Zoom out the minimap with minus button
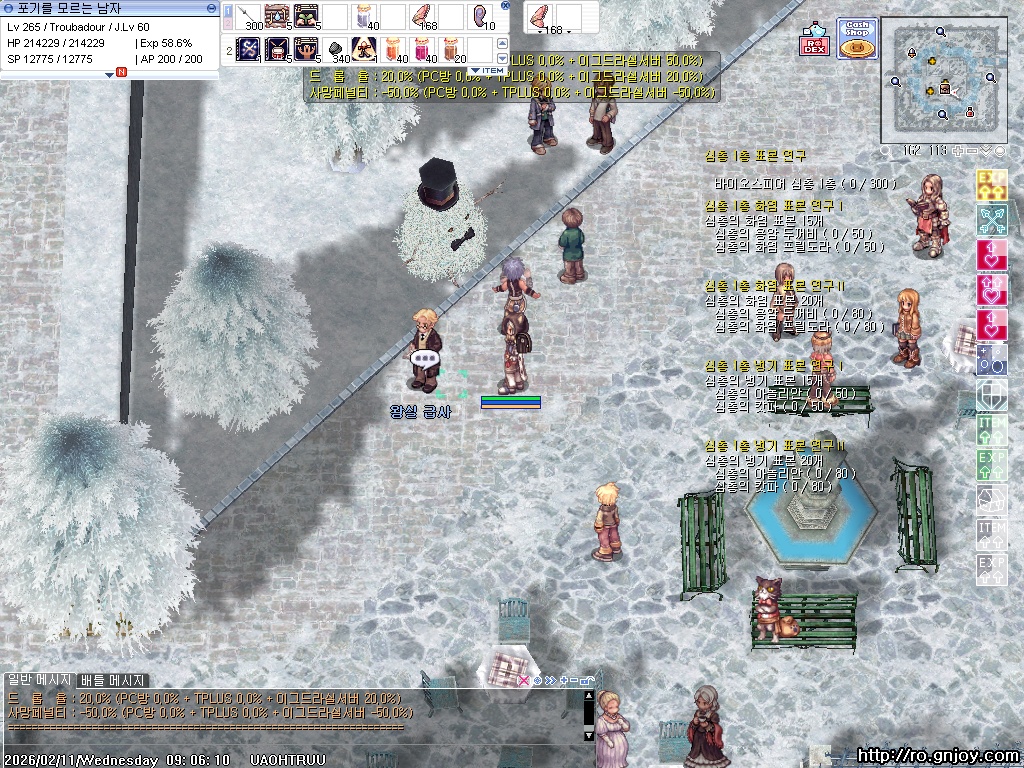Screen dimensions: 1024x768 pos(971,151)
